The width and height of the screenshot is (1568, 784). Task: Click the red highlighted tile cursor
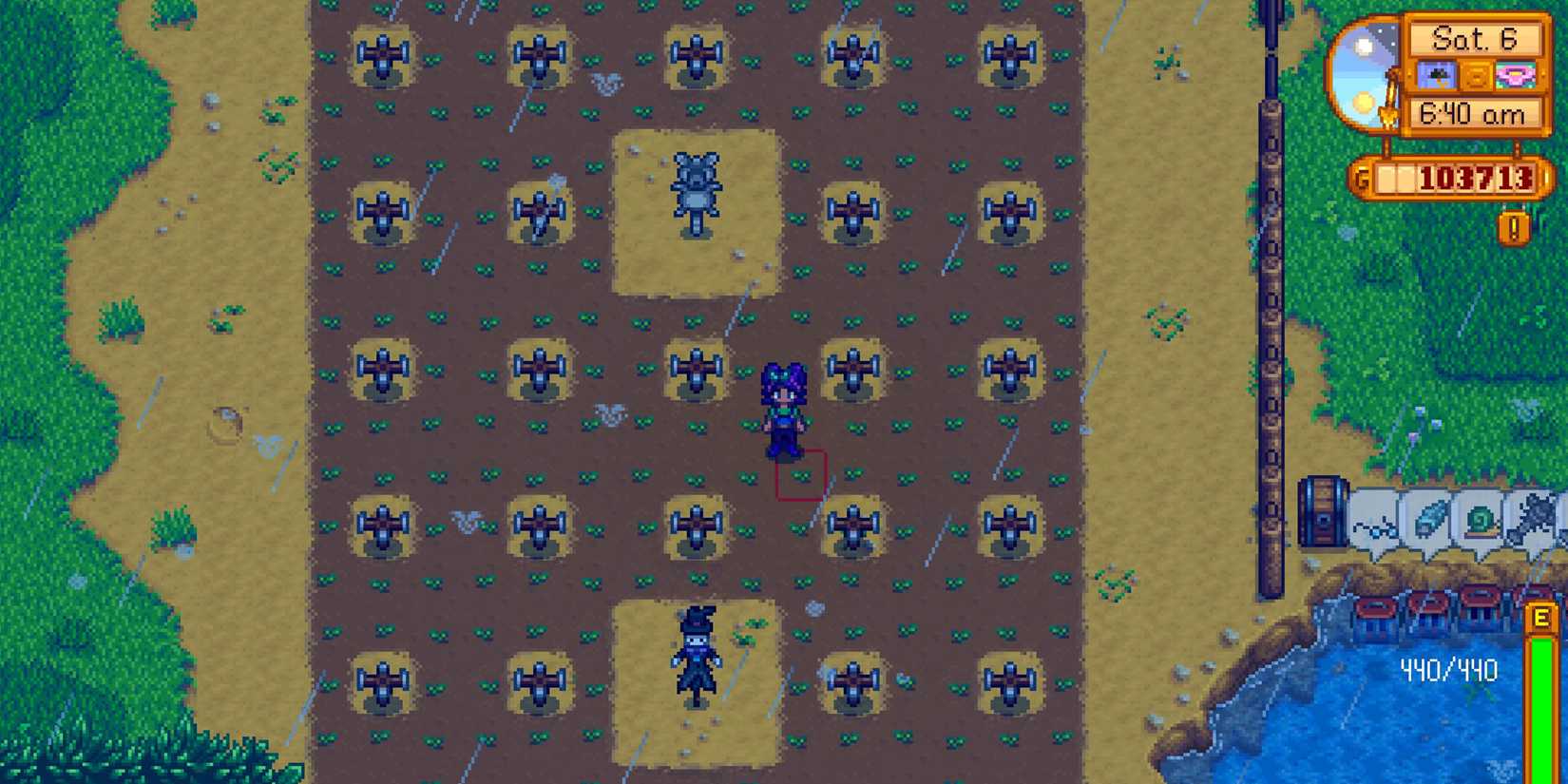(801, 472)
